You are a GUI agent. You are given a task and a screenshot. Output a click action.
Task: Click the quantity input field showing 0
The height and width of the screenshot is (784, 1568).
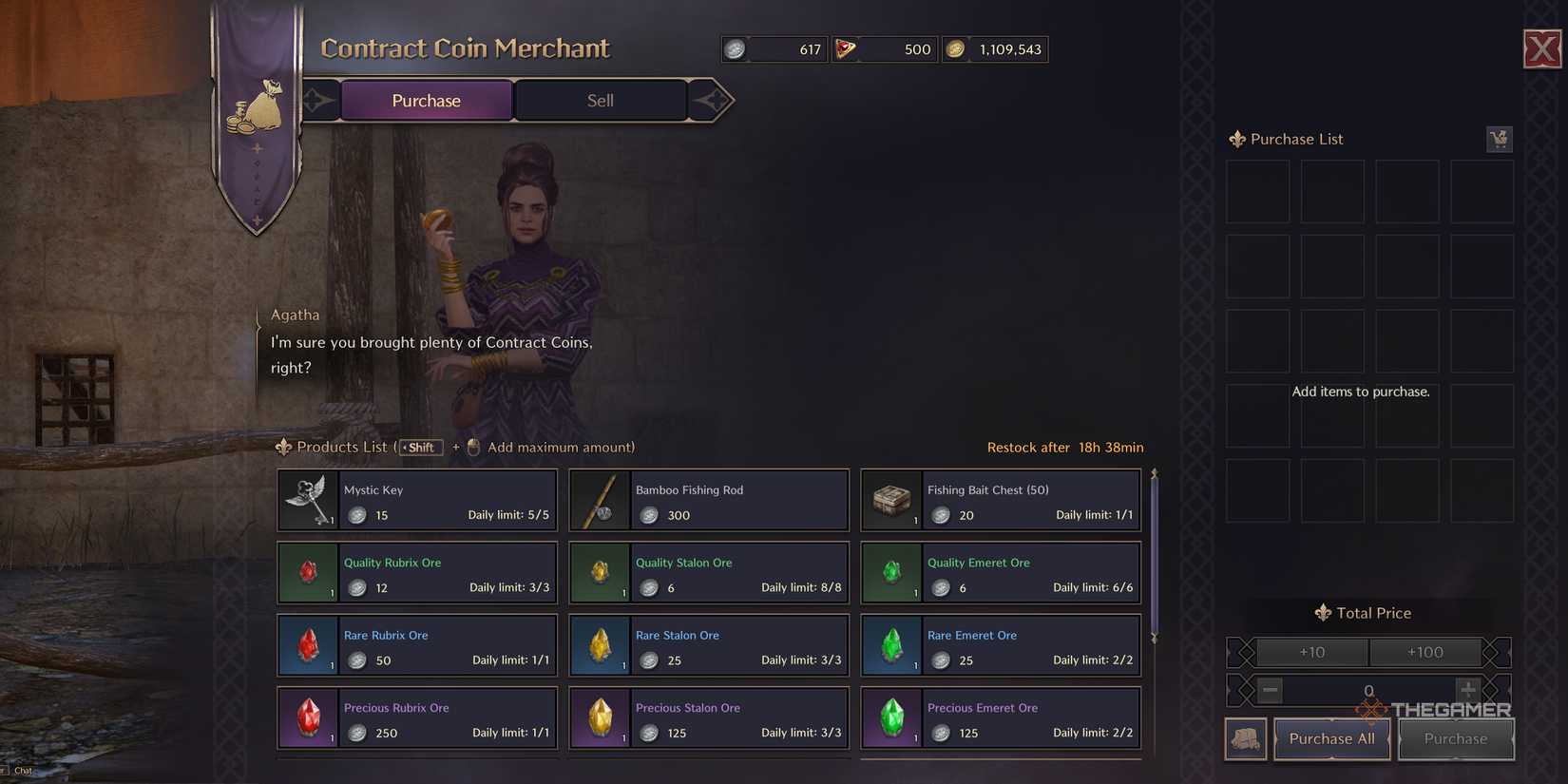[x=1368, y=691]
